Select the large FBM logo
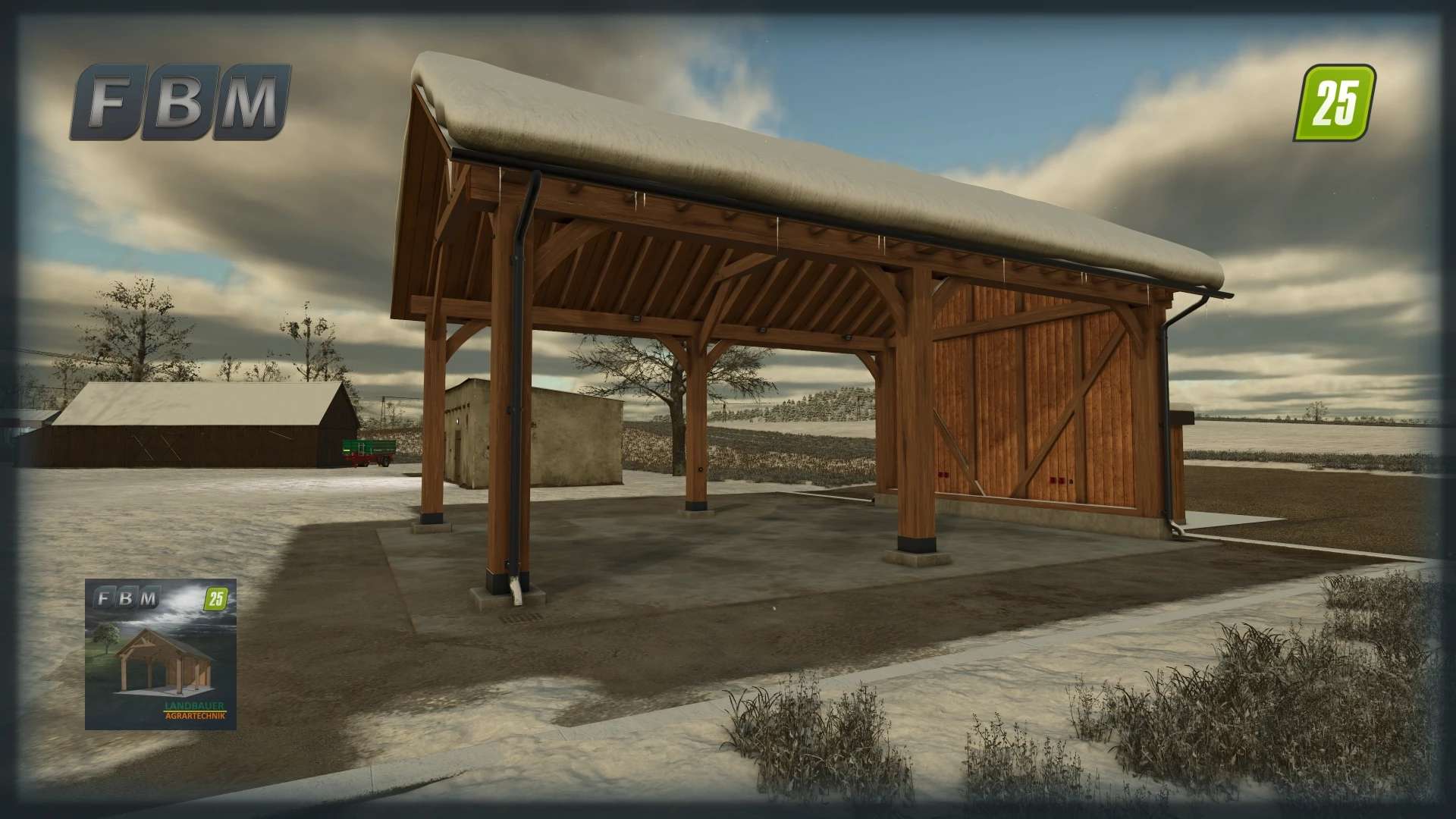The height and width of the screenshot is (819, 1456). pyautogui.click(x=180, y=102)
